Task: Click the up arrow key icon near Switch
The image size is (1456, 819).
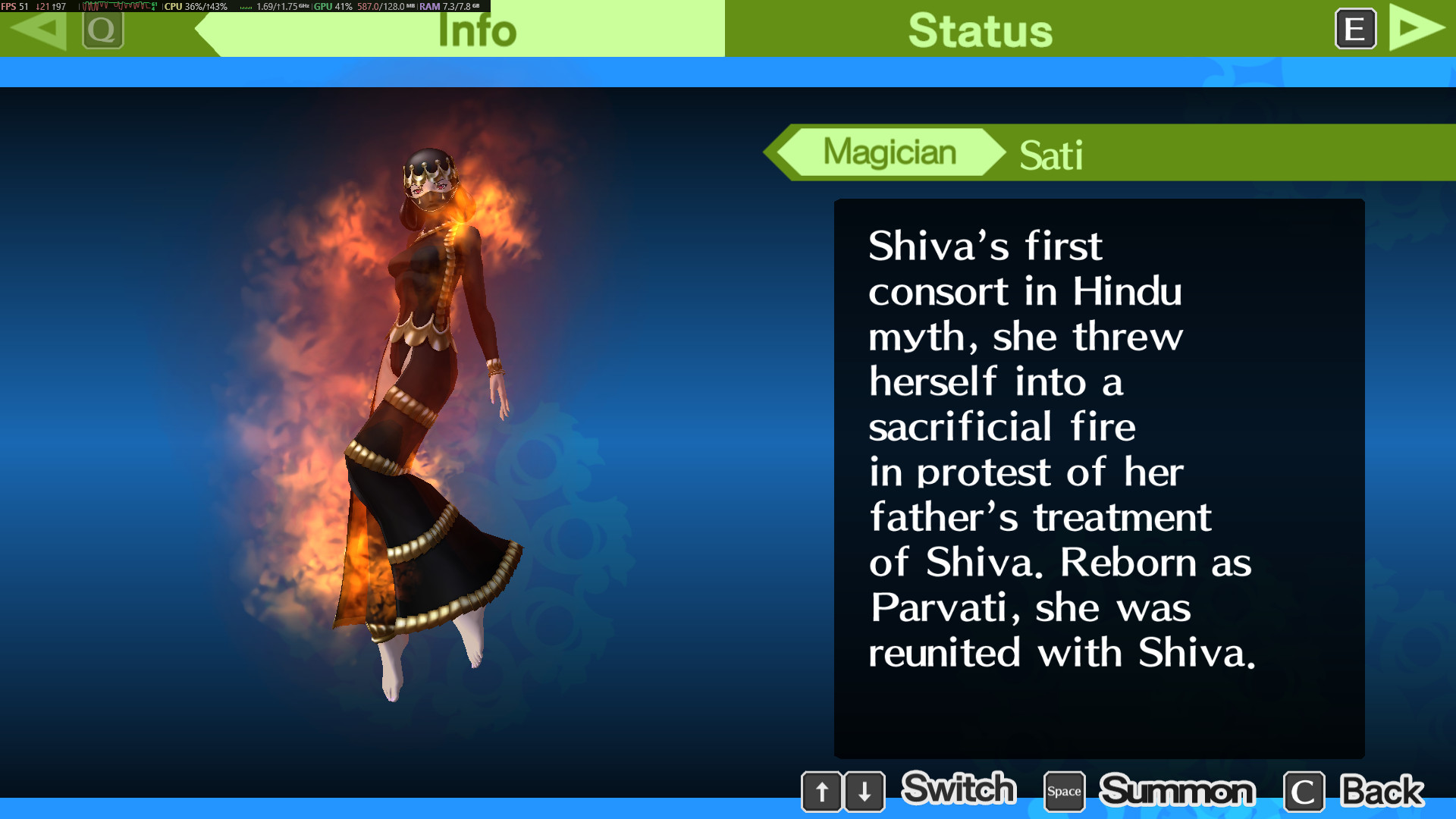Action: (823, 791)
